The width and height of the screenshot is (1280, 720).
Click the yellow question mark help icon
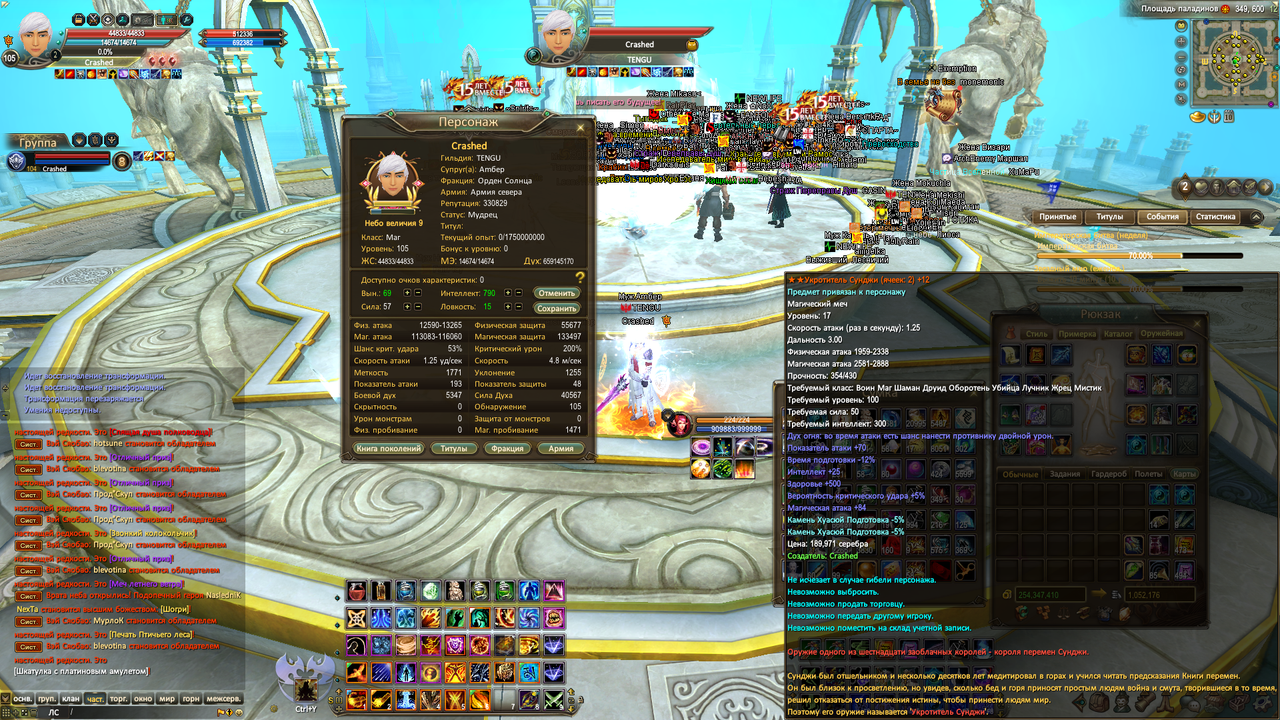pyautogui.click(x=579, y=278)
